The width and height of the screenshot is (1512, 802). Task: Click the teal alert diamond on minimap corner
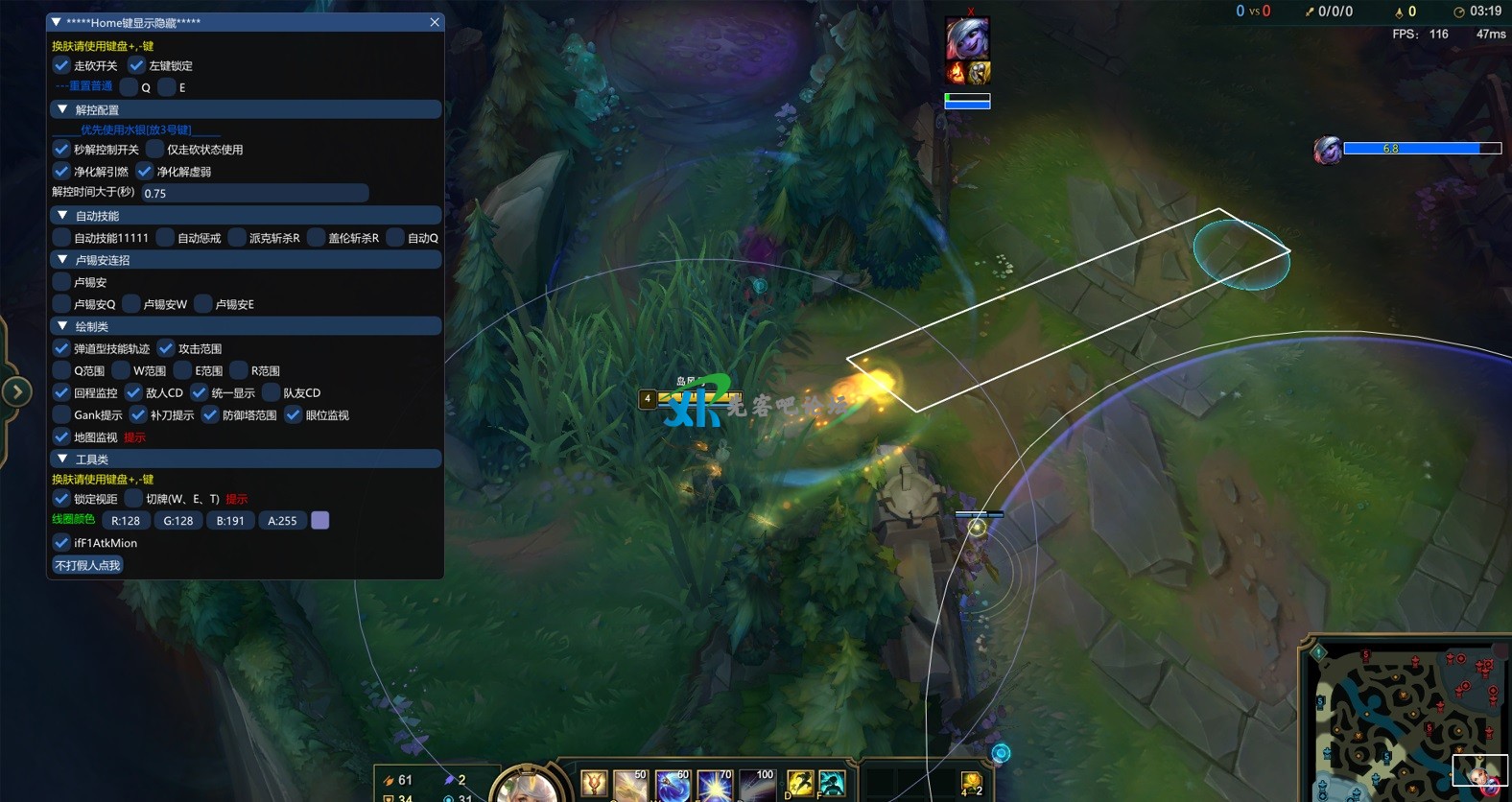[x=1318, y=653]
